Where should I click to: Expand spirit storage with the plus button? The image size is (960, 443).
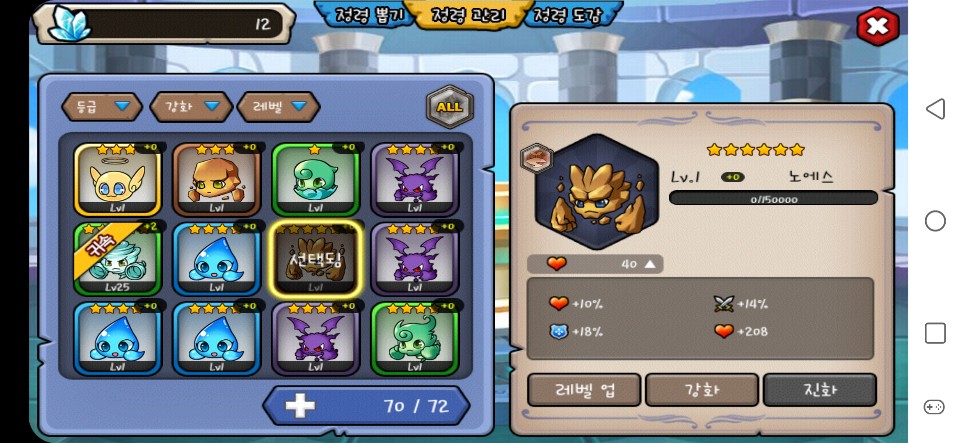[x=300, y=406]
